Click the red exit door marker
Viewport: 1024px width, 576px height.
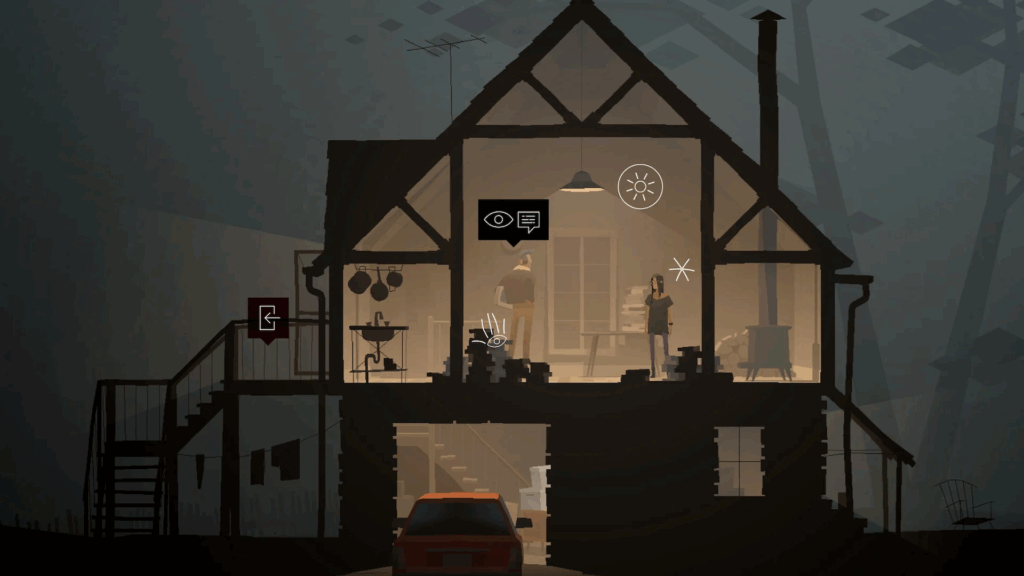[268, 318]
